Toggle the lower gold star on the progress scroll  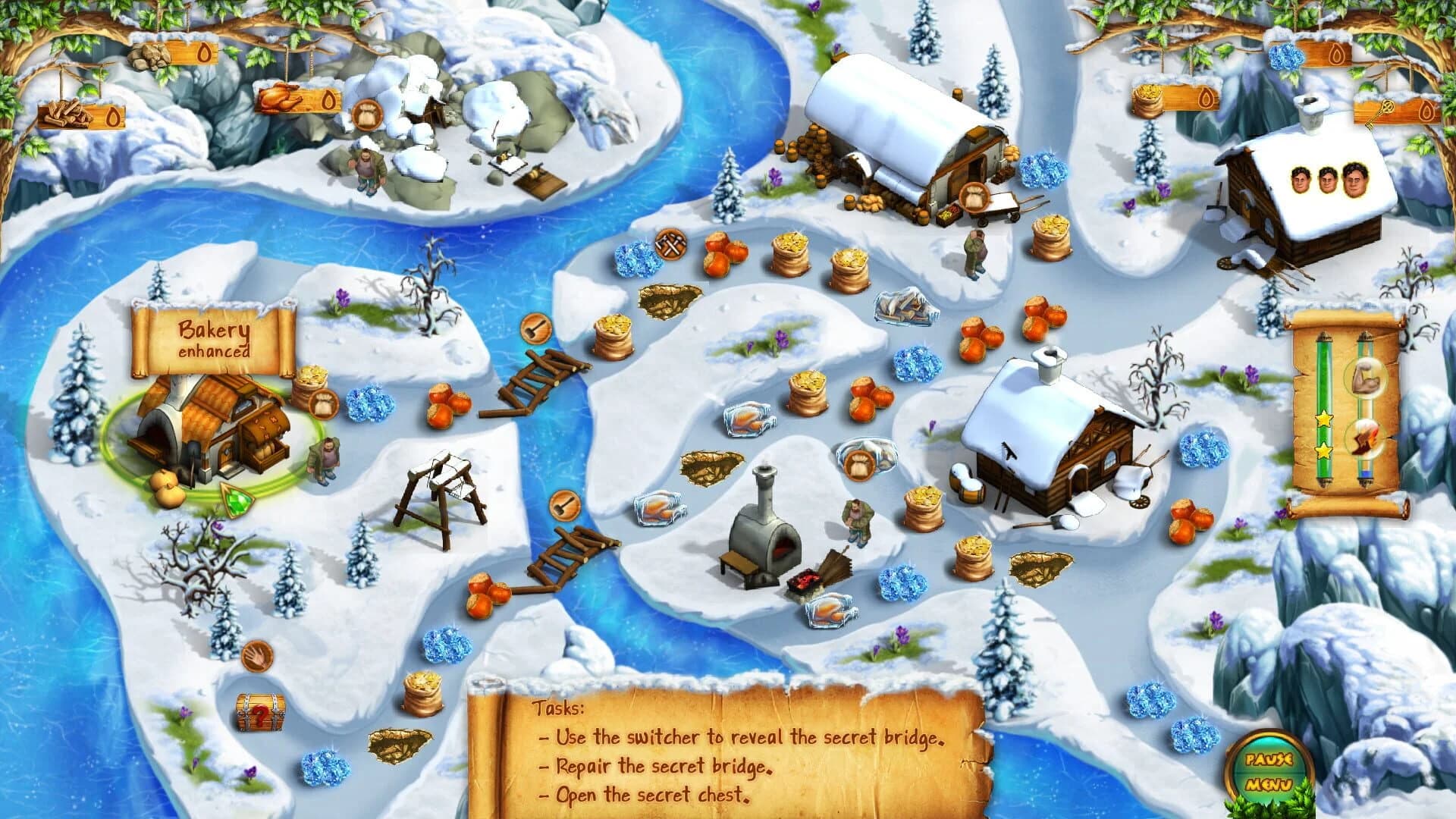pyautogui.click(x=1324, y=449)
